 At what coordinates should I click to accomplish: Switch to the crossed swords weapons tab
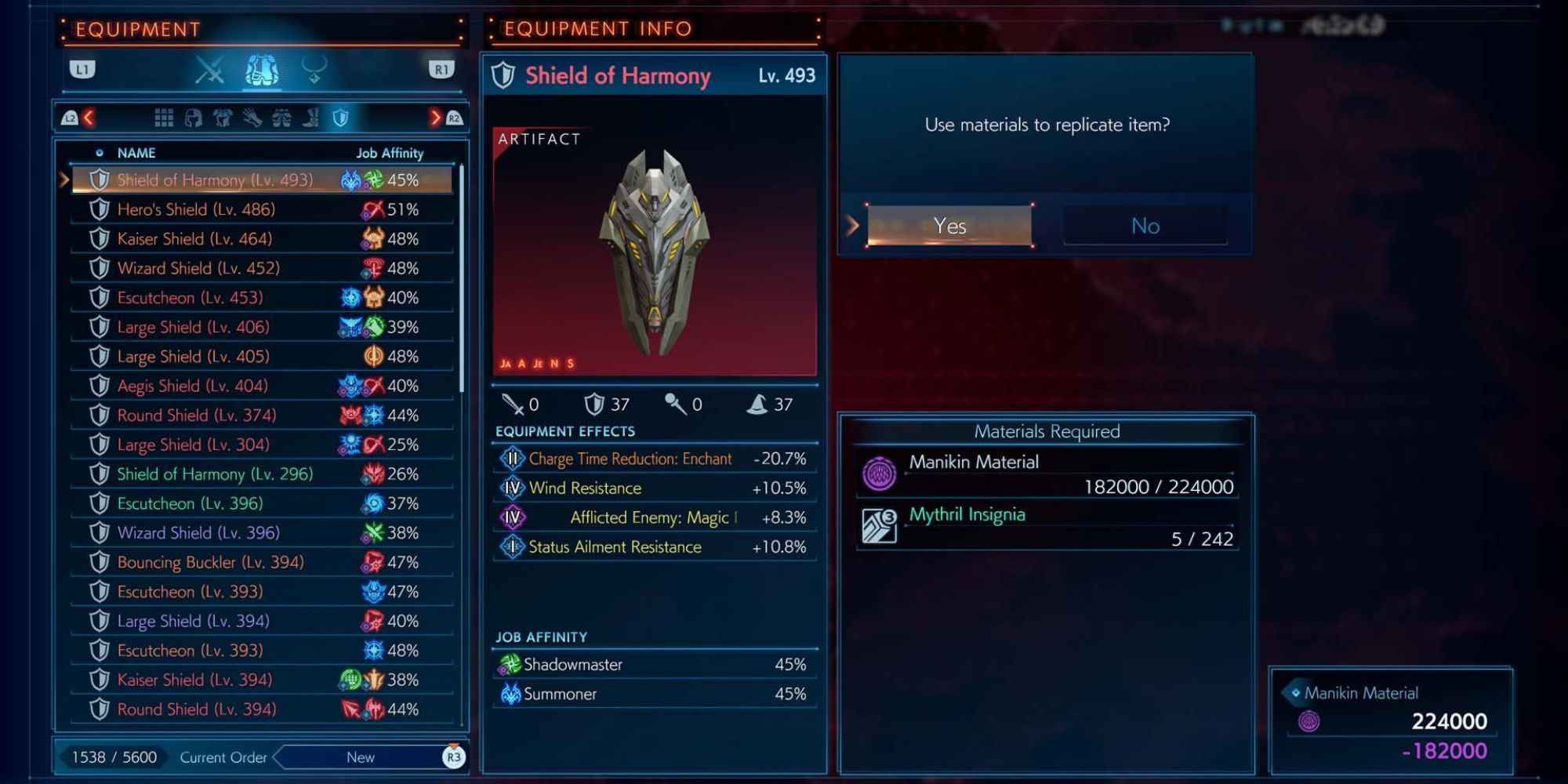[209, 71]
